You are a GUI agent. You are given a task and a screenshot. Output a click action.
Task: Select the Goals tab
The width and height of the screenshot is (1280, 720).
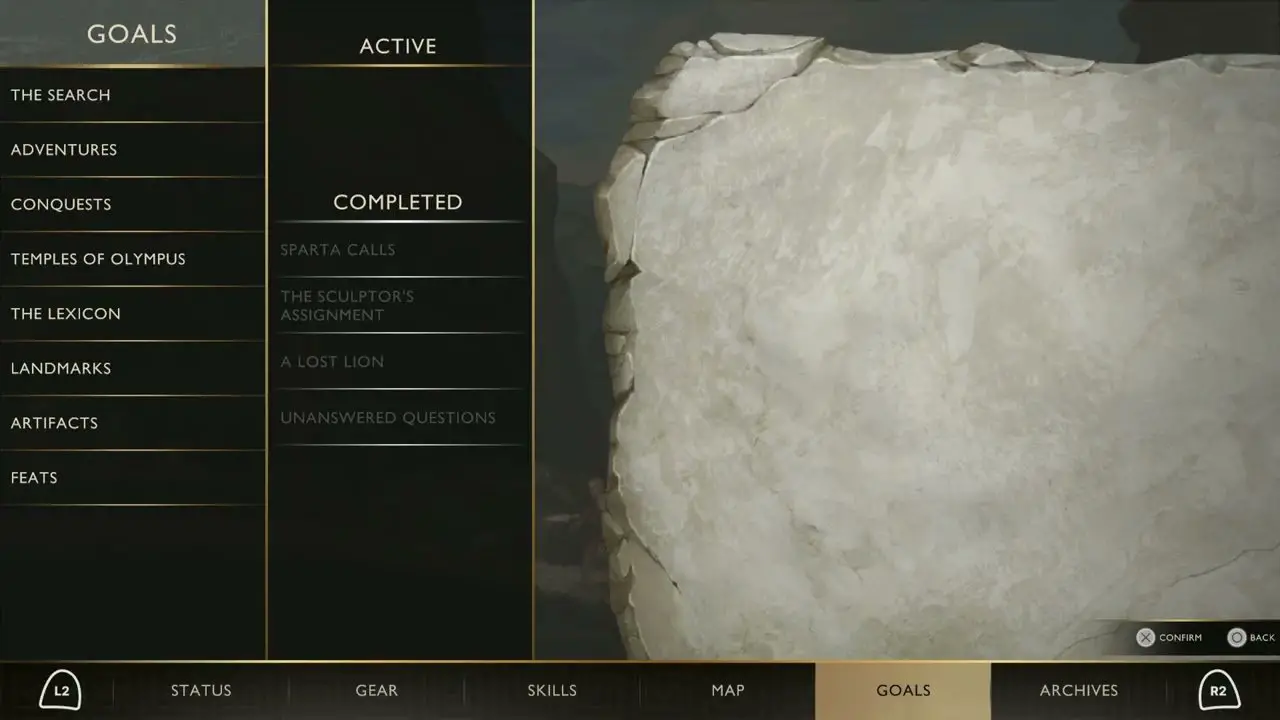pos(903,690)
